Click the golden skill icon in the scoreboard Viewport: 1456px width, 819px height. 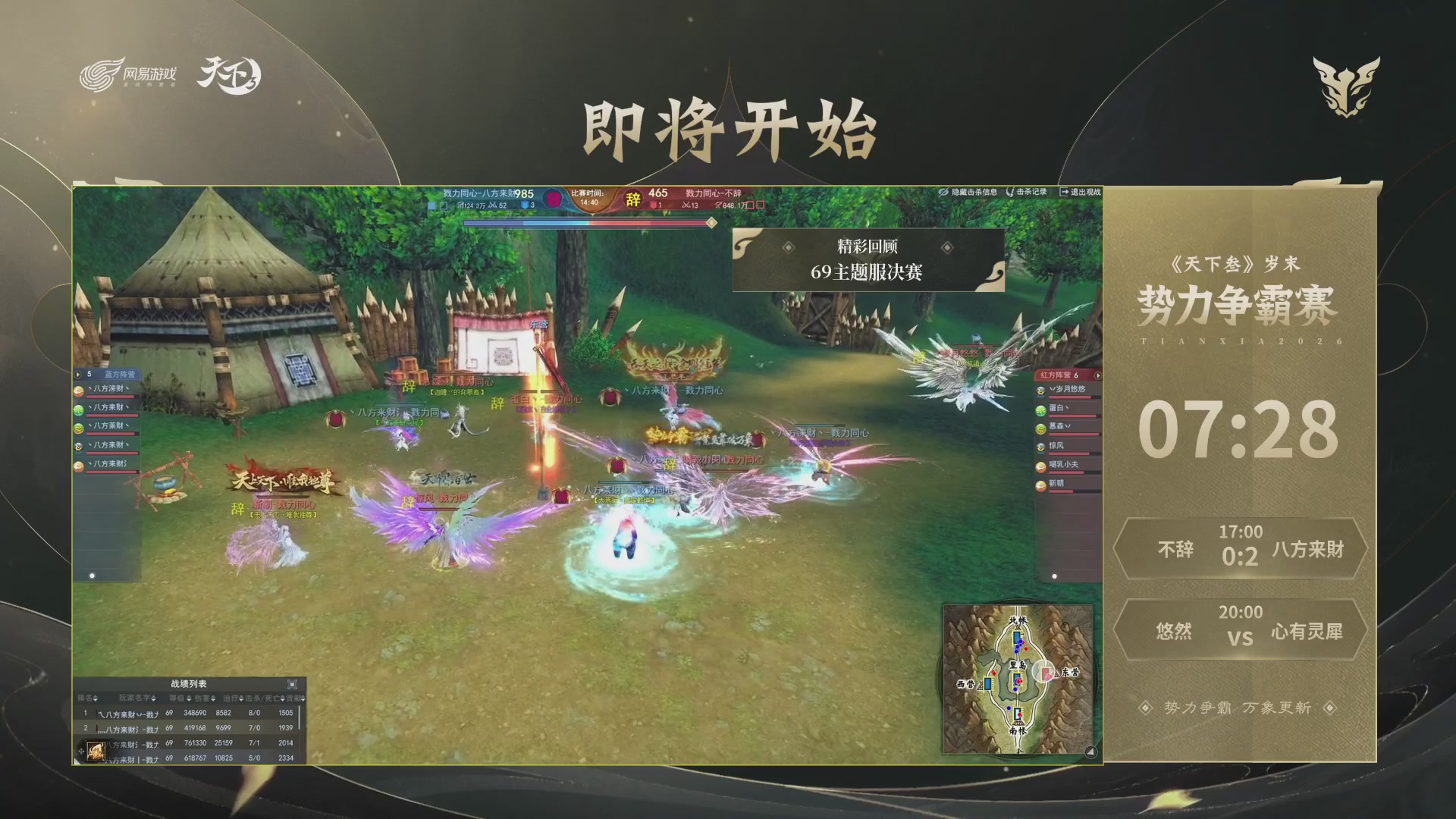pyautogui.click(x=96, y=749)
